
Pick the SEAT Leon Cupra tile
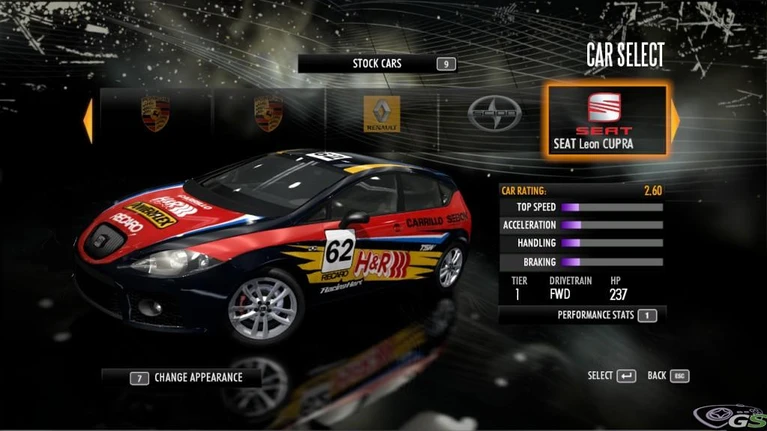pyautogui.click(x=606, y=120)
